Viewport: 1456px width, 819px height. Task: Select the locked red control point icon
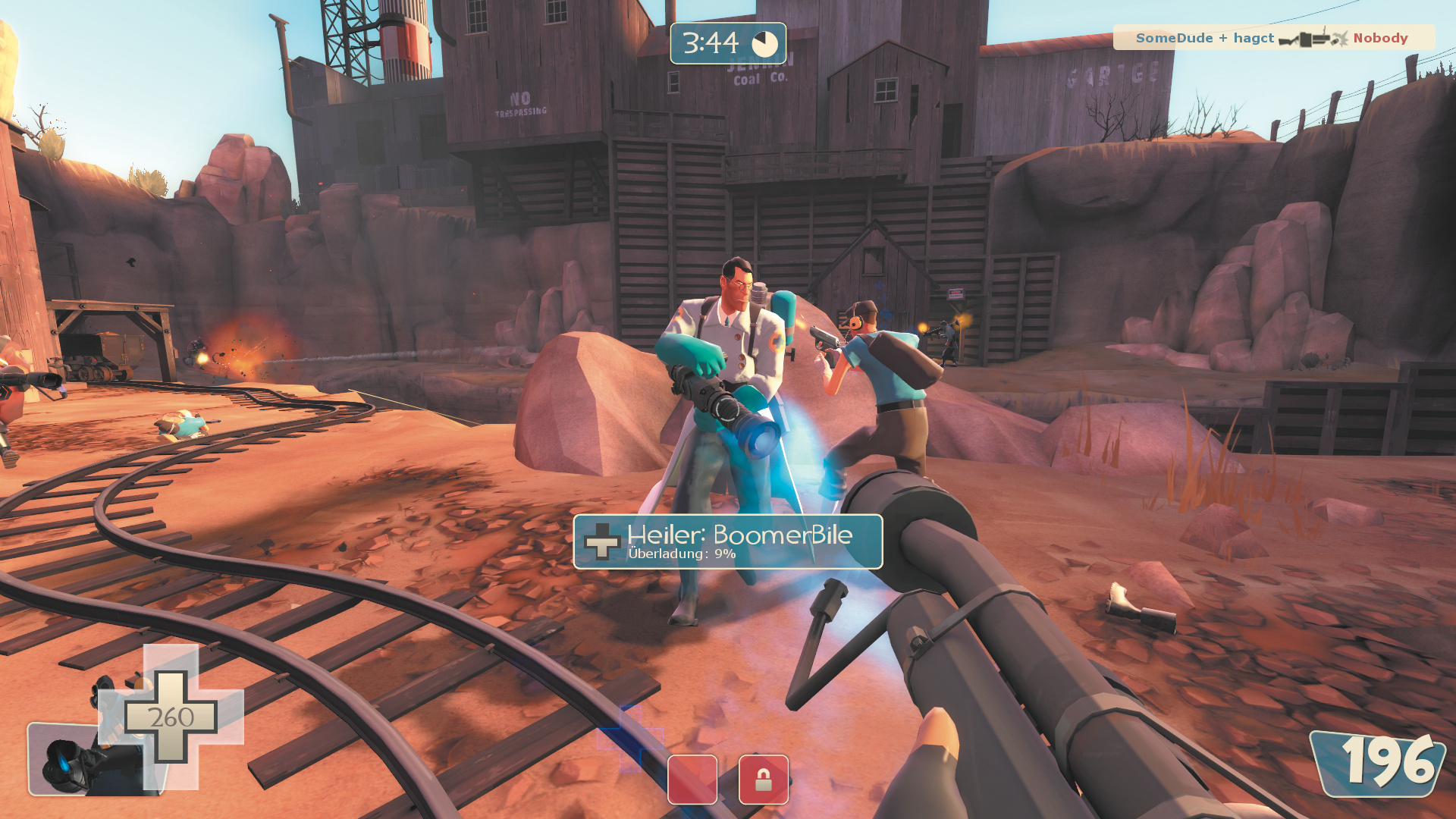[x=763, y=779]
